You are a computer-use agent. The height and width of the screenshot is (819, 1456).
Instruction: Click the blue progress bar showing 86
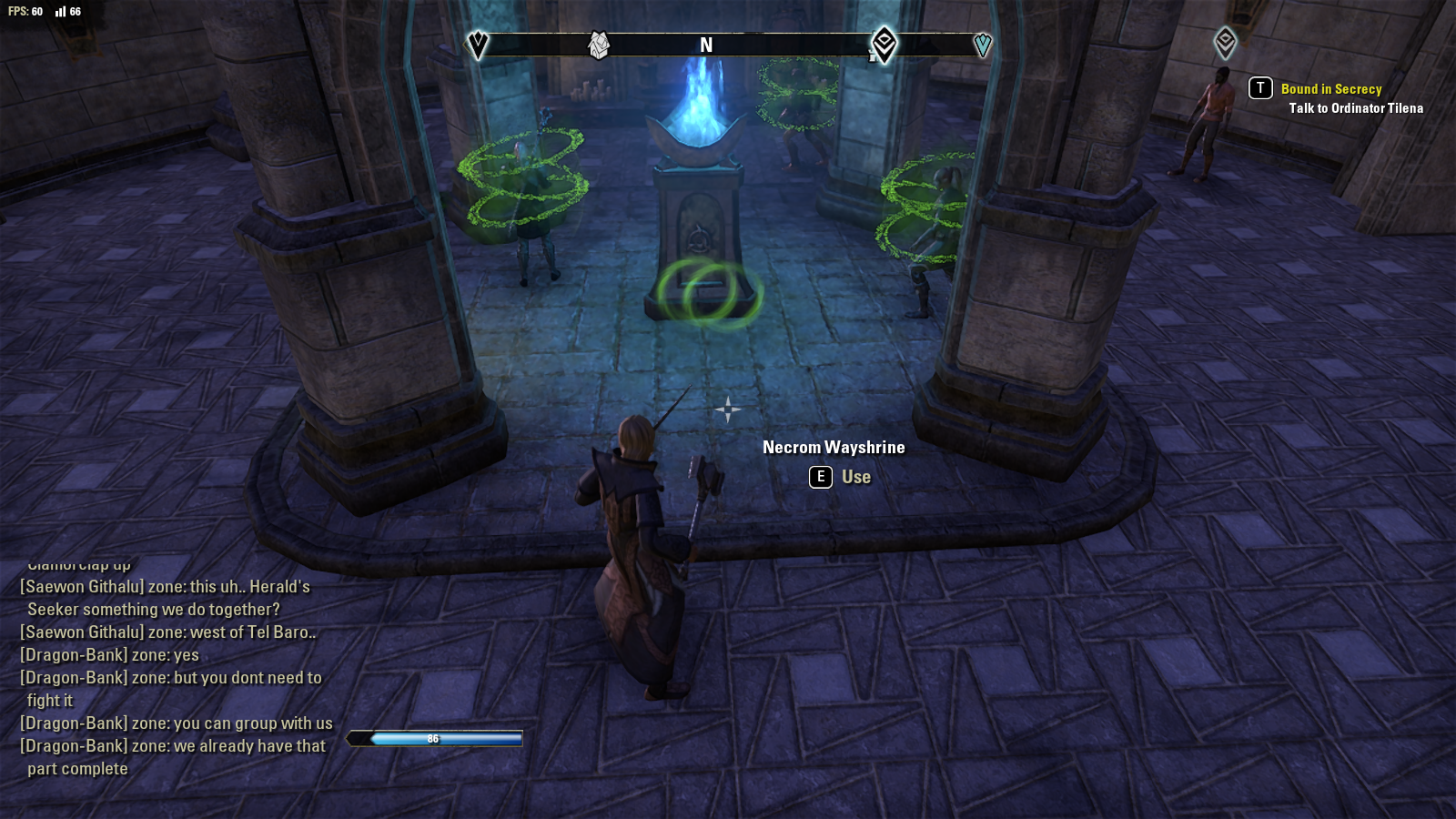(x=433, y=738)
